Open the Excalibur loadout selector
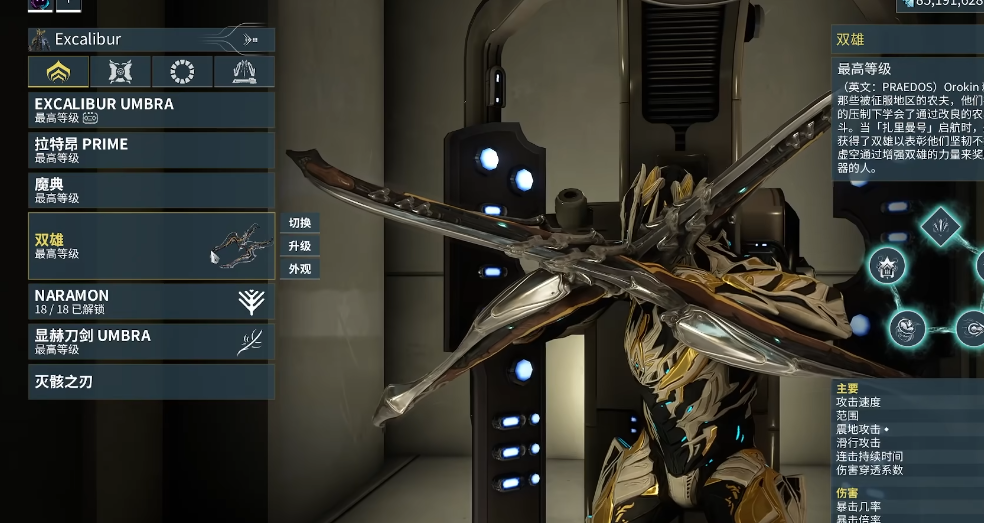Viewport: 984px width, 523px height. click(151, 40)
